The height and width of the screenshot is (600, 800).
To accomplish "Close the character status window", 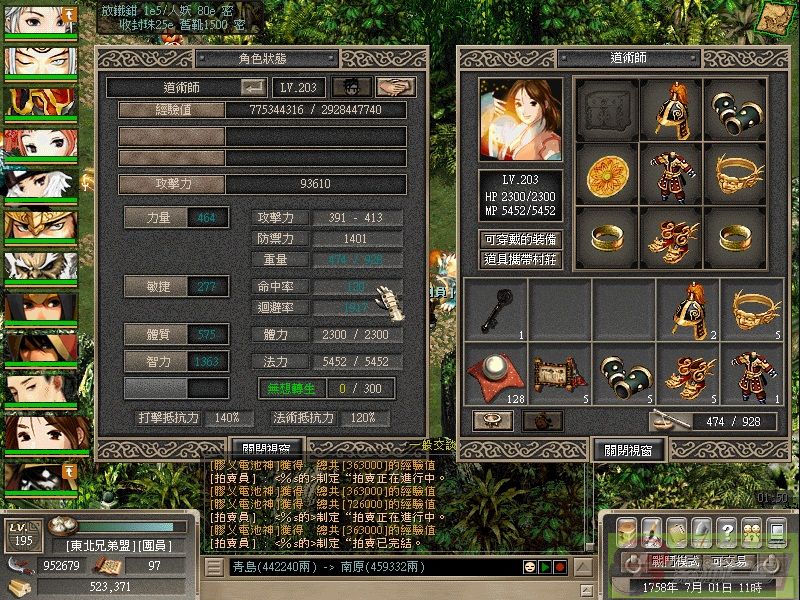I will tap(266, 450).
